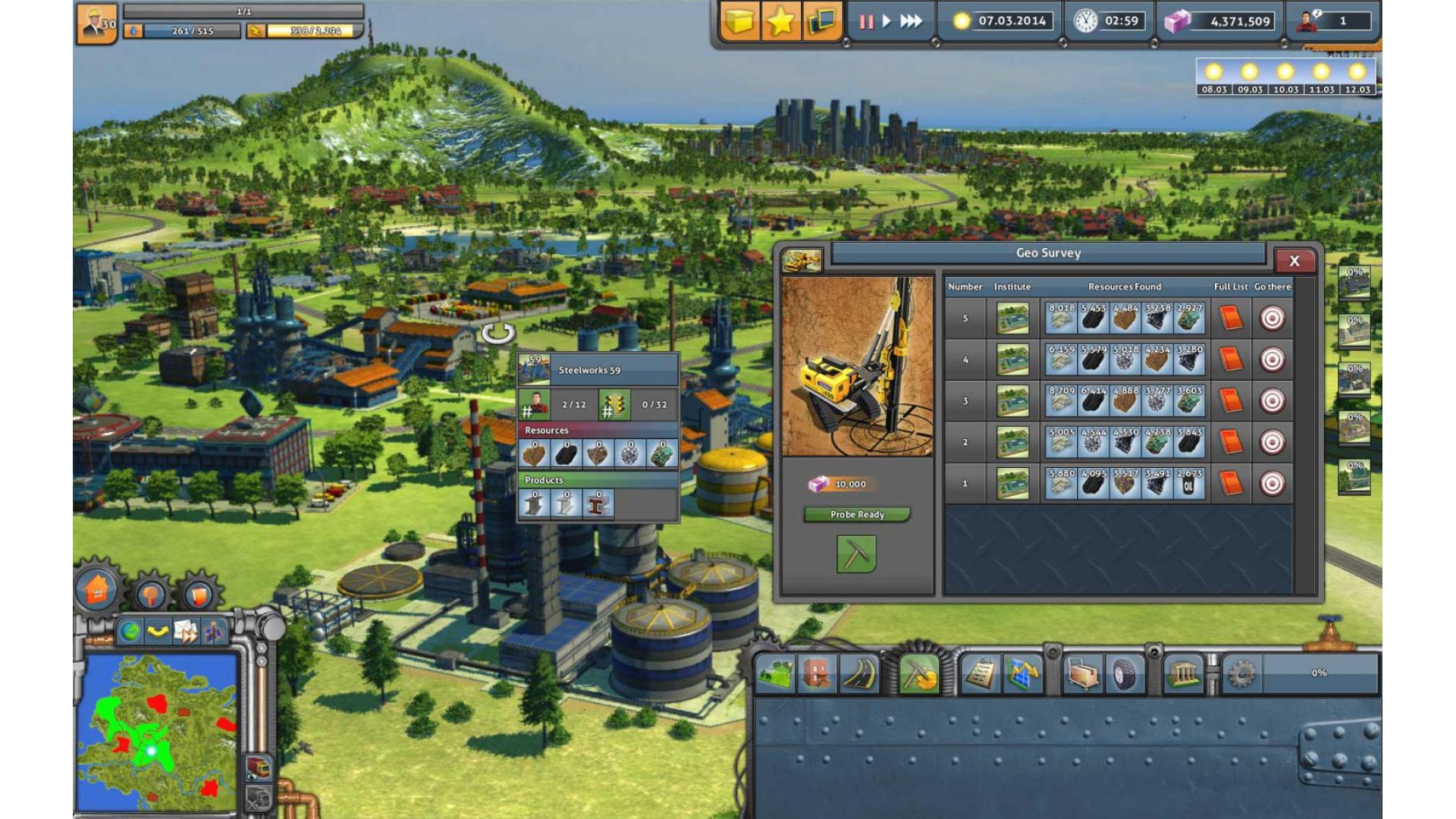
Task: Click the yellow box icon in top bar
Action: point(739,21)
